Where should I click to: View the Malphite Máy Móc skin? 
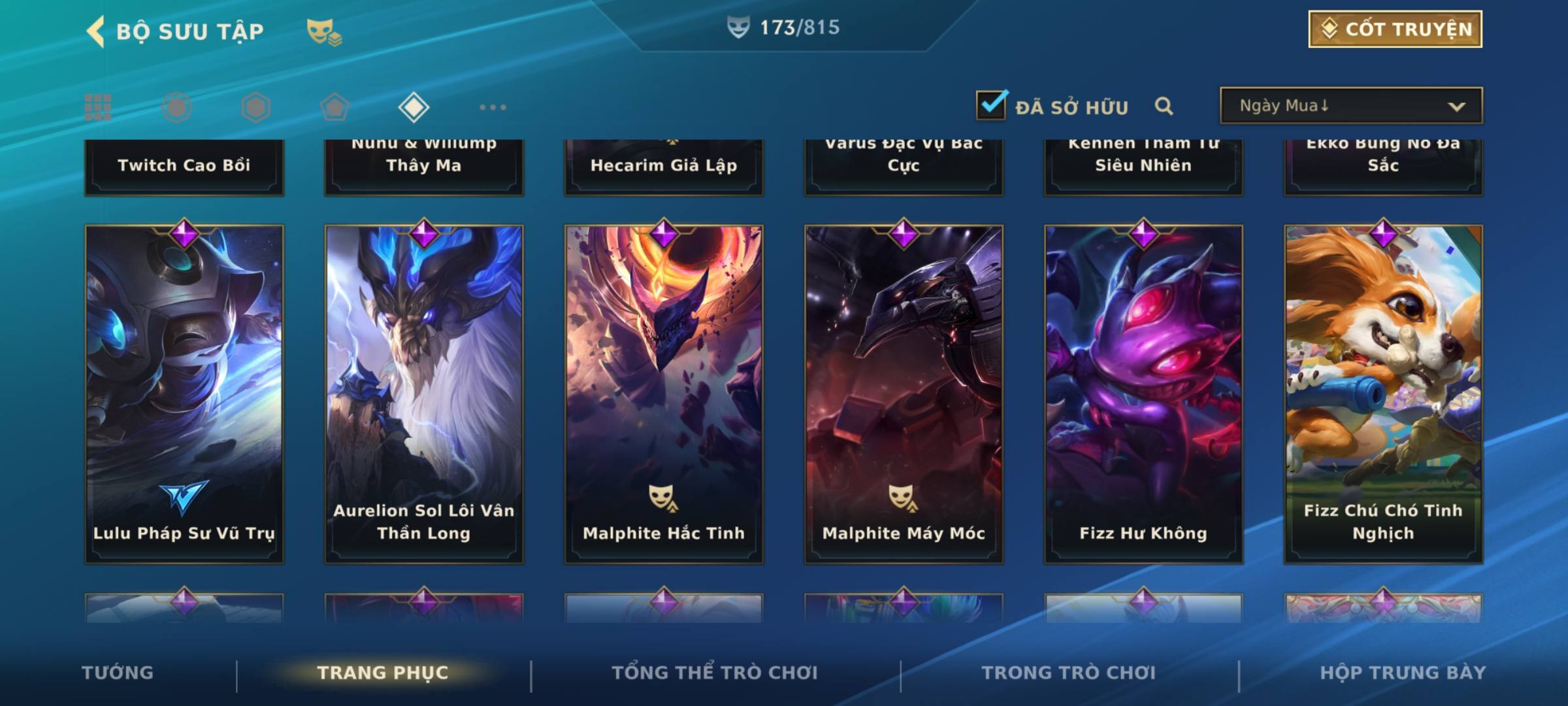pyautogui.click(x=904, y=394)
